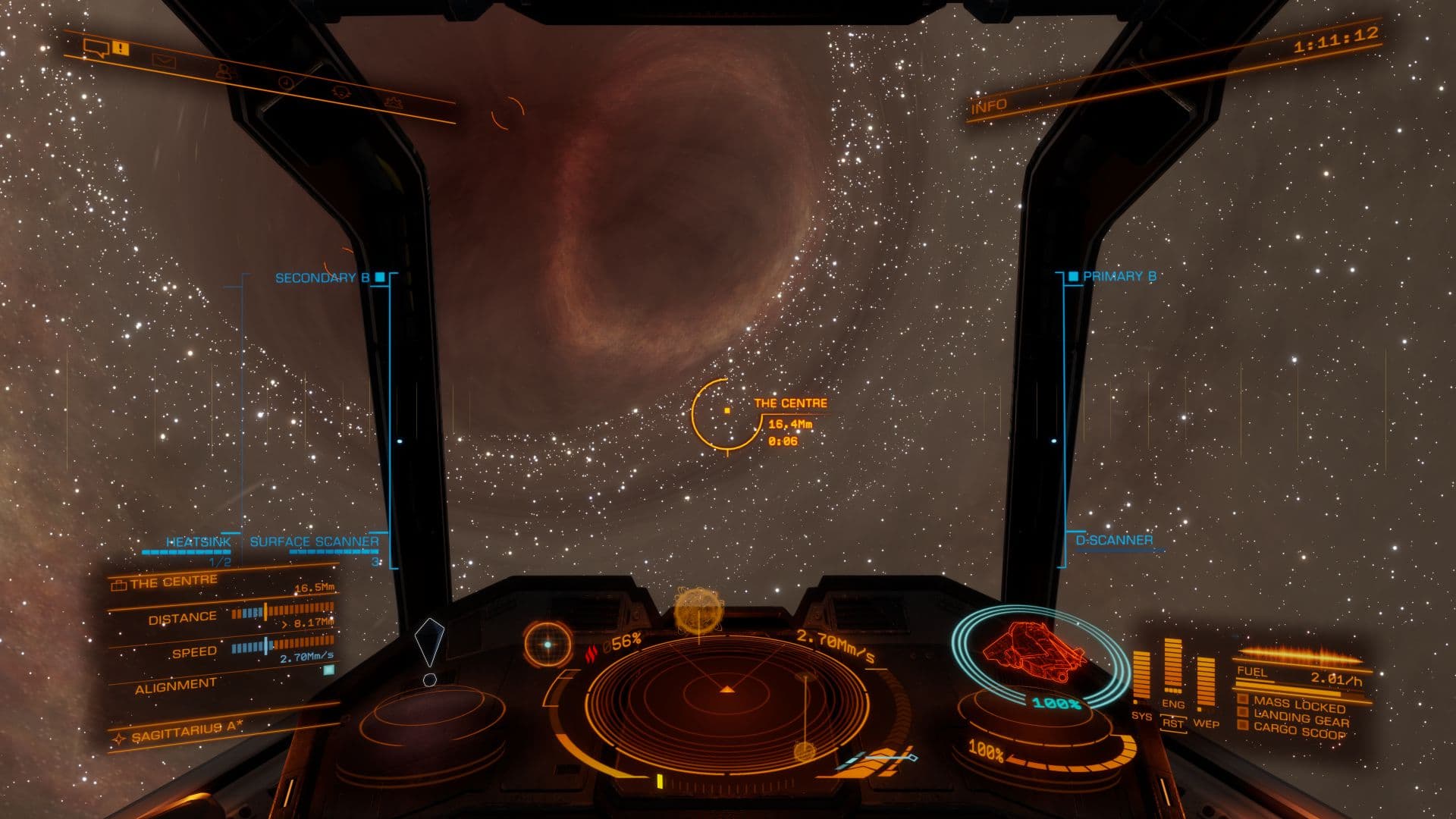Select the Secondary B fire group
Screen dimensions: 1456x819
coord(323,278)
